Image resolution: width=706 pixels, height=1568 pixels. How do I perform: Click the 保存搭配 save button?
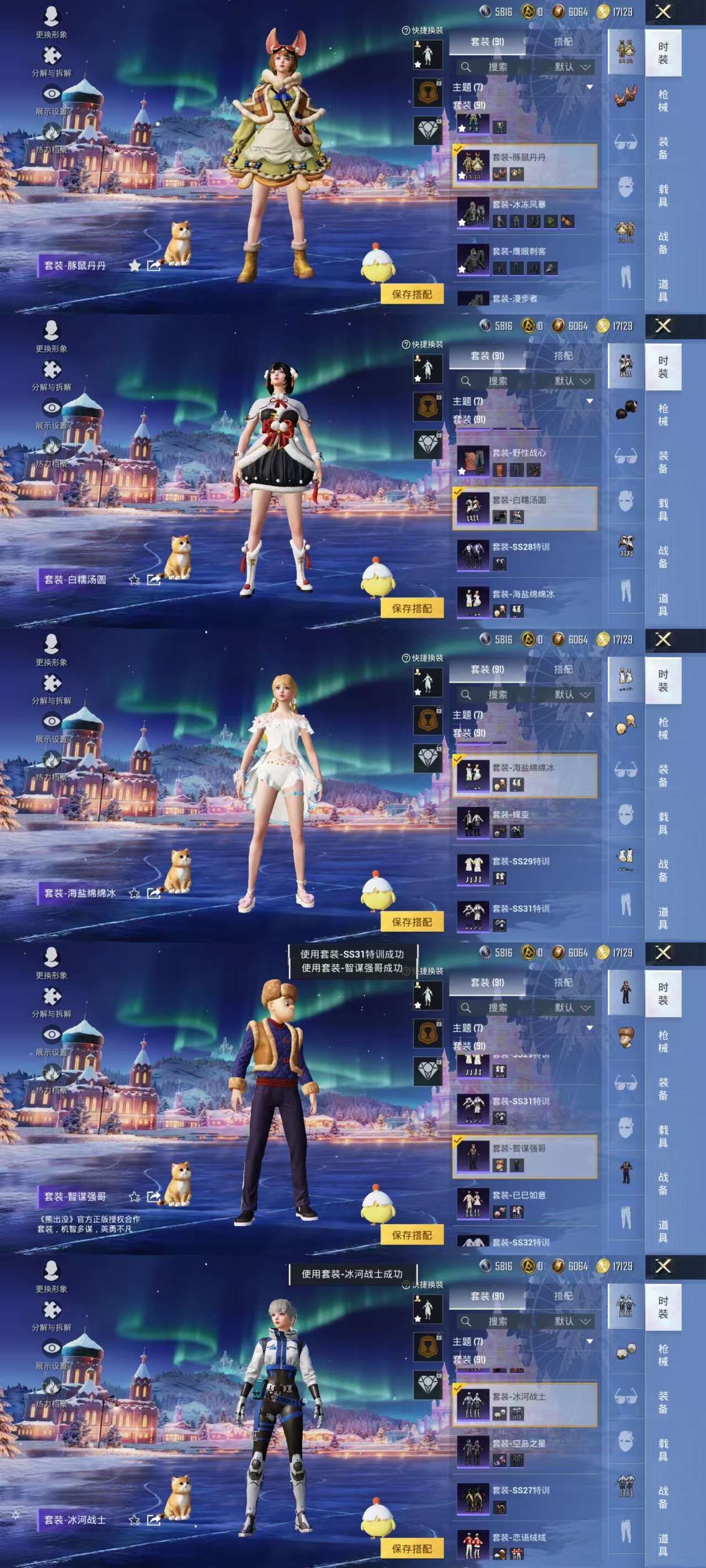[414, 292]
